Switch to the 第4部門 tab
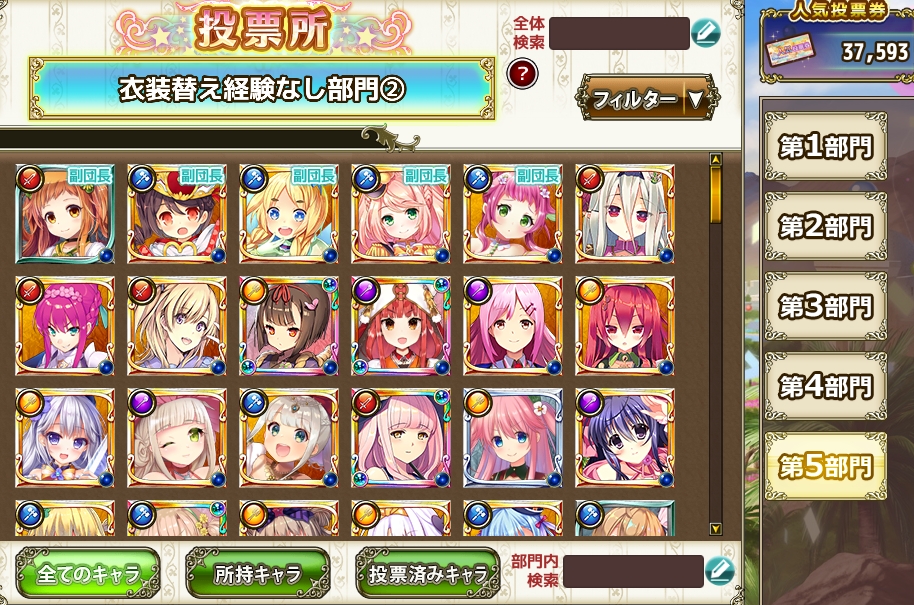Screen dimensions: 914x605 click(825, 386)
